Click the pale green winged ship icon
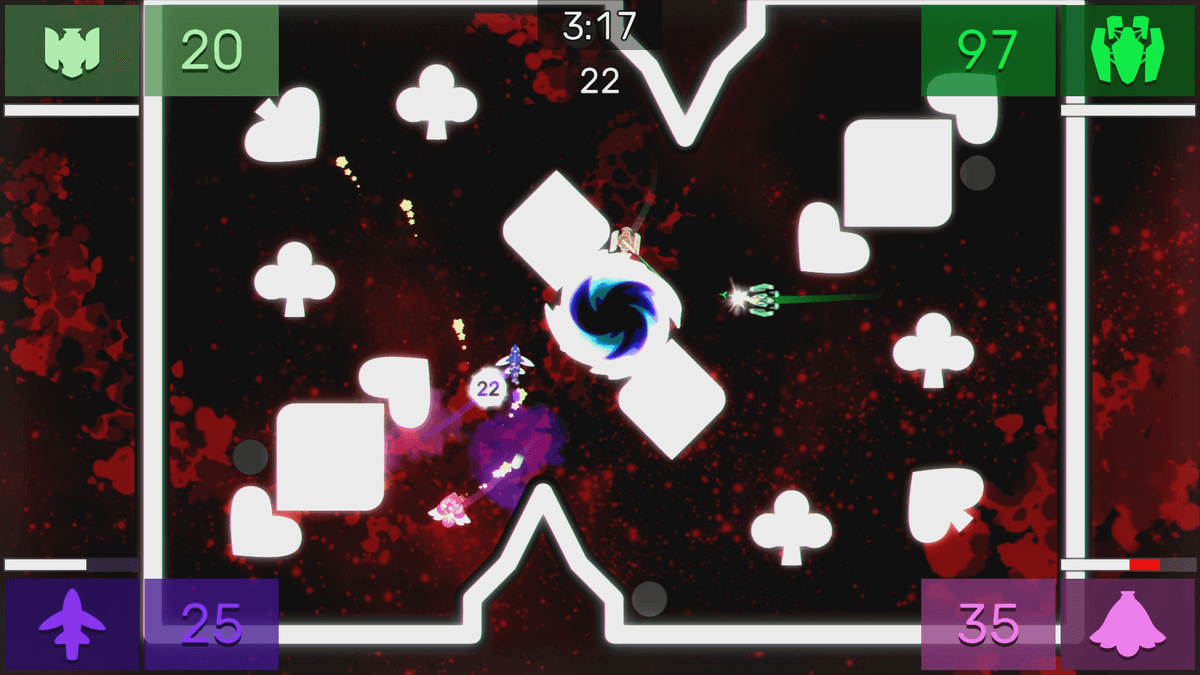 [x=70, y=51]
